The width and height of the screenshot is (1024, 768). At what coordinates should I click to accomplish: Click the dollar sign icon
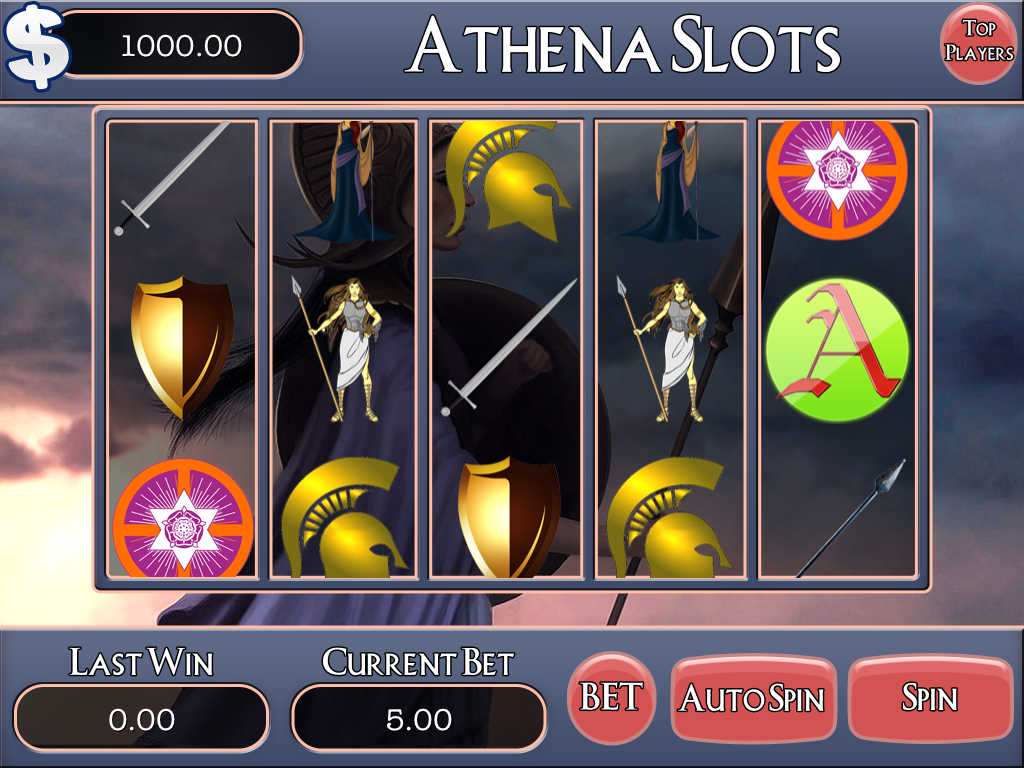(x=37, y=46)
